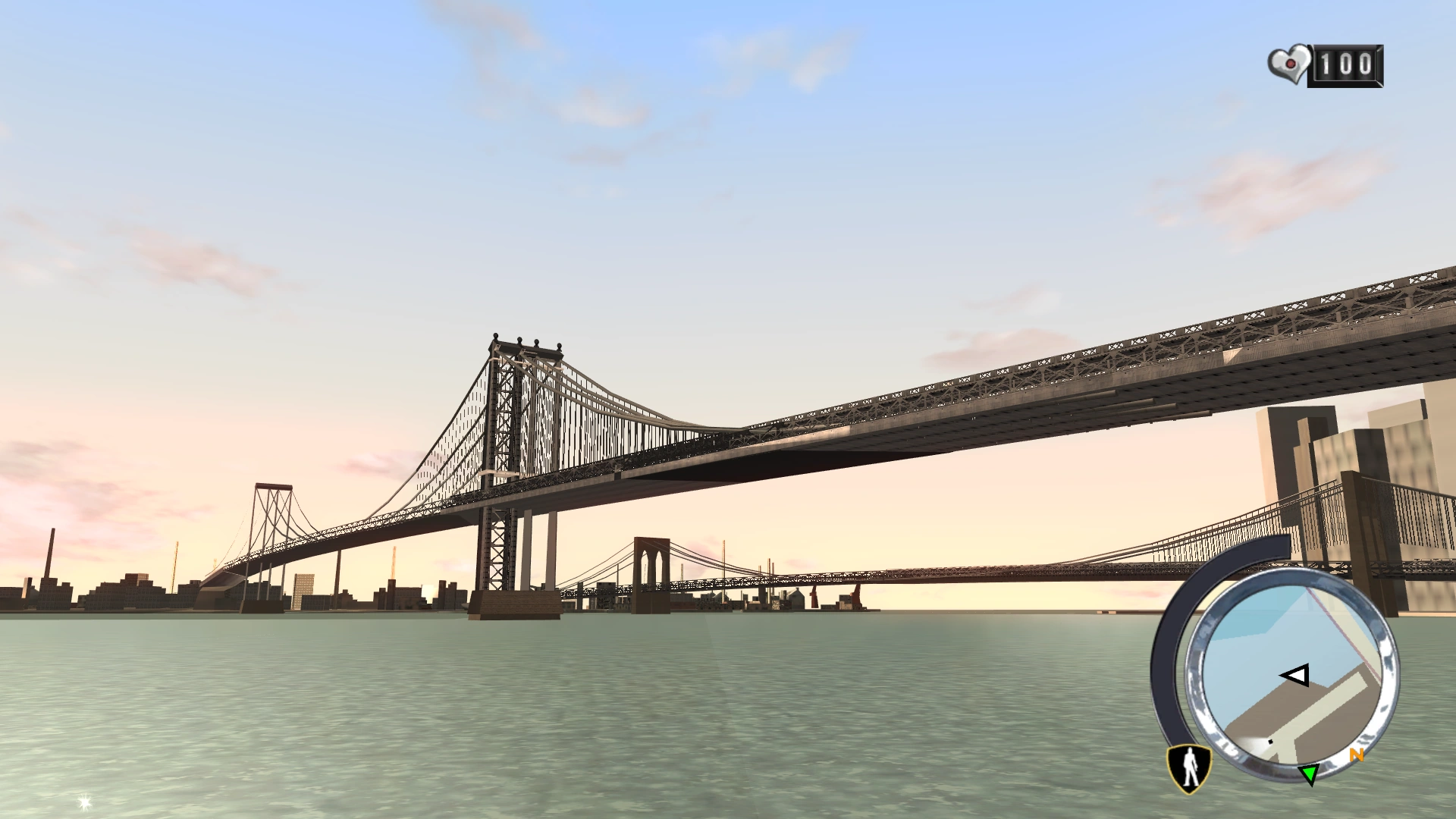Click the silver heart health icon
The image size is (1456, 819).
pyautogui.click(x=1288, y=64)
